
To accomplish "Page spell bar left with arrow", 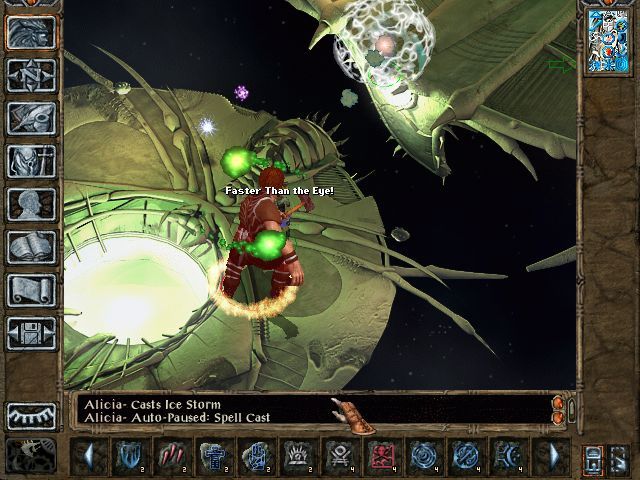I will 89,456.
